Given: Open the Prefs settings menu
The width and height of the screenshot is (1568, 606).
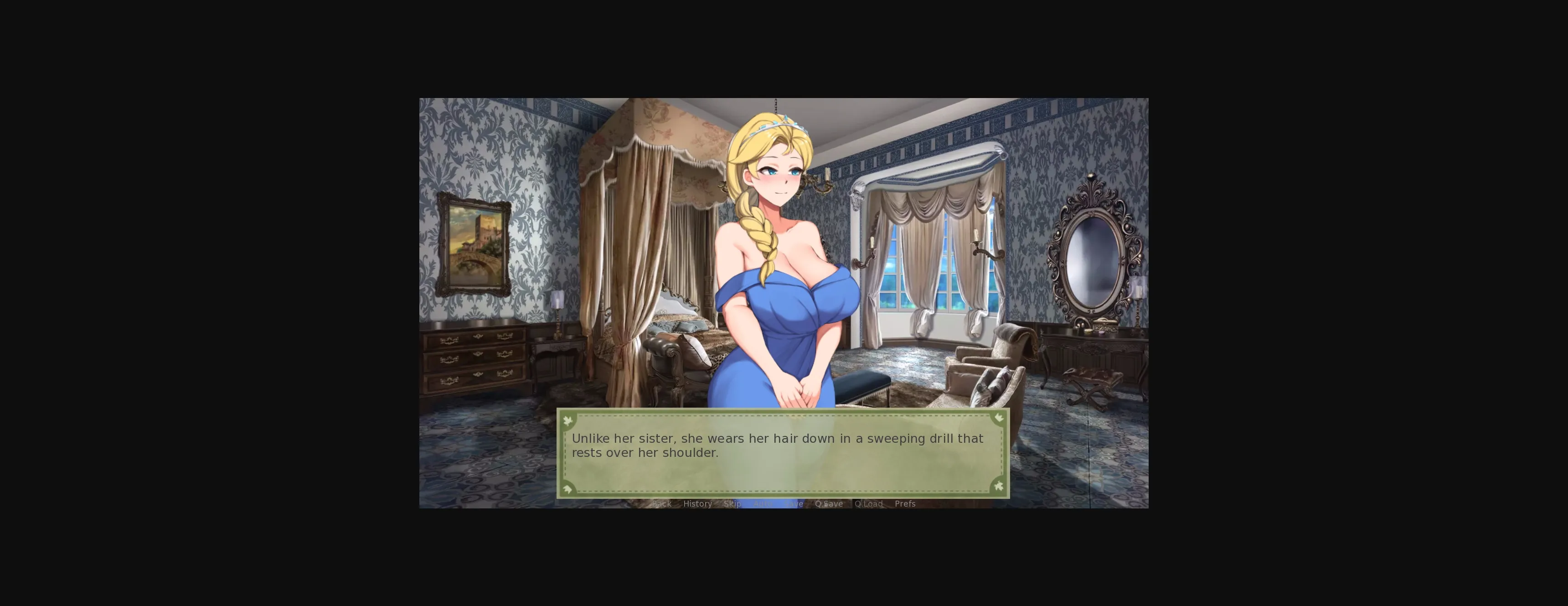Looking at the screenshot, I should [905, 504].
